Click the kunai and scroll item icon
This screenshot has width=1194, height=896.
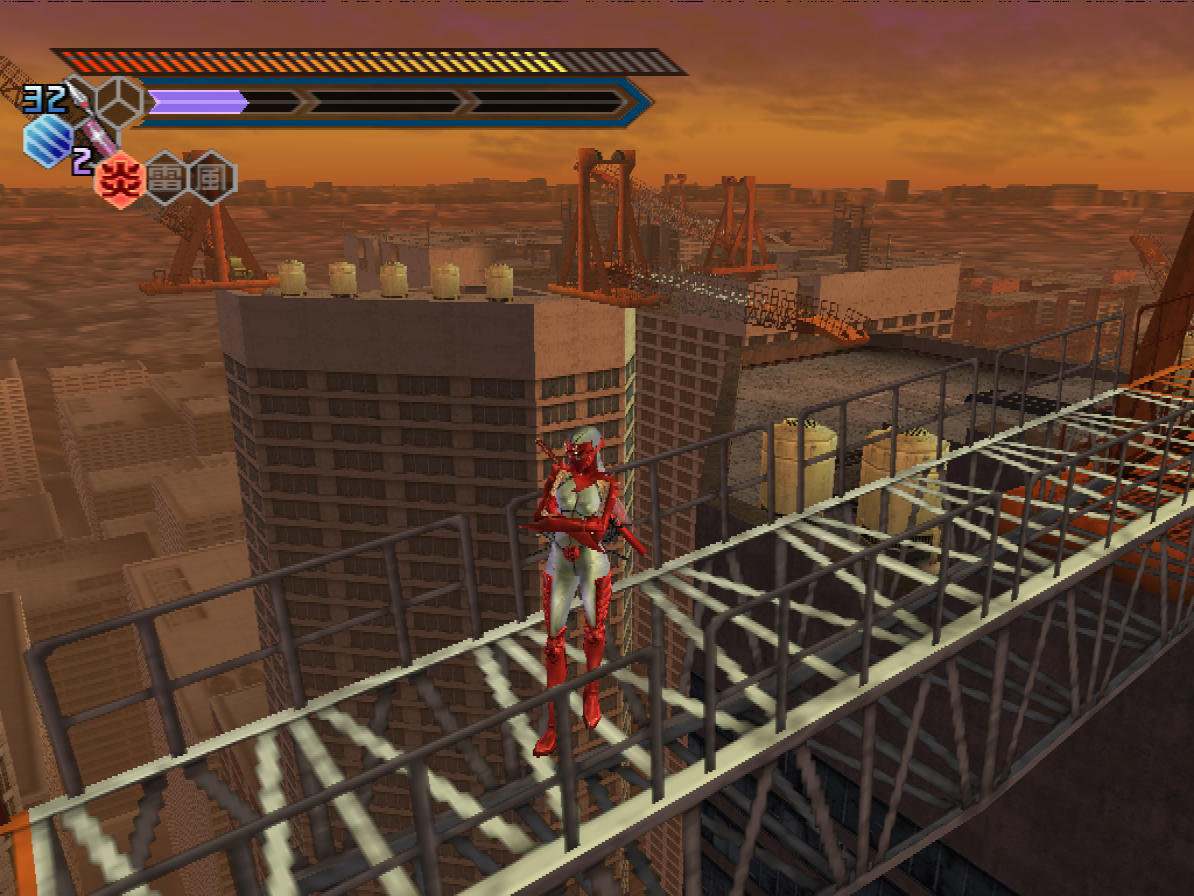tap(93, 132)
